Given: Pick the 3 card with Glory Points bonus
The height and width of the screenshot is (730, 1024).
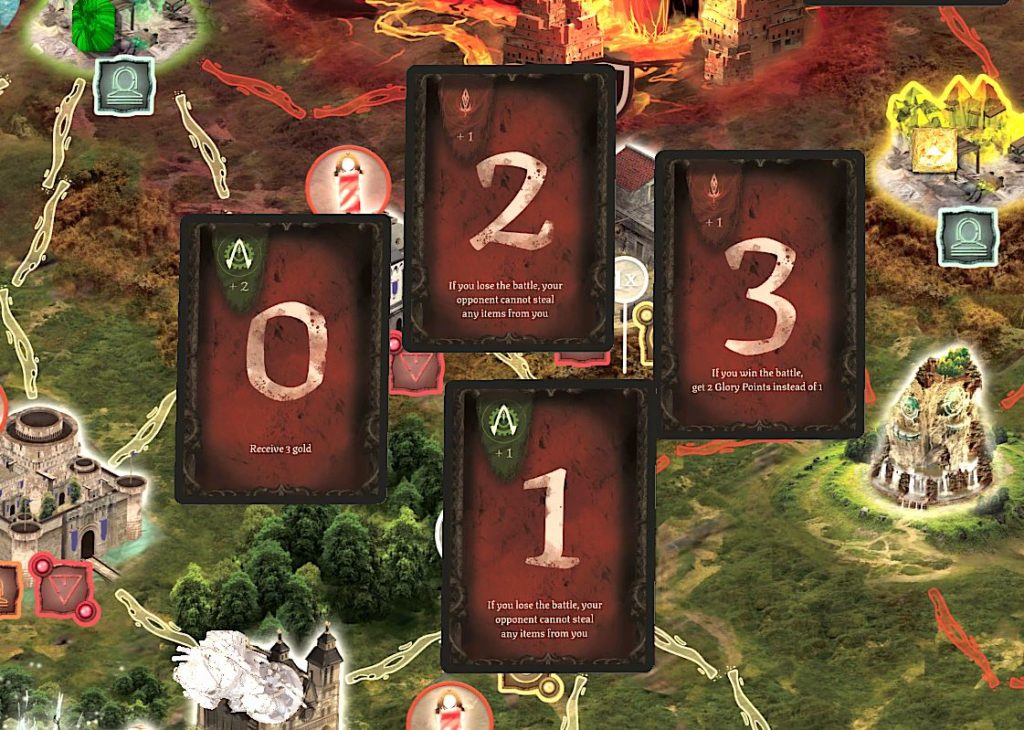Looking at the screenshot, I should [759, 294].
